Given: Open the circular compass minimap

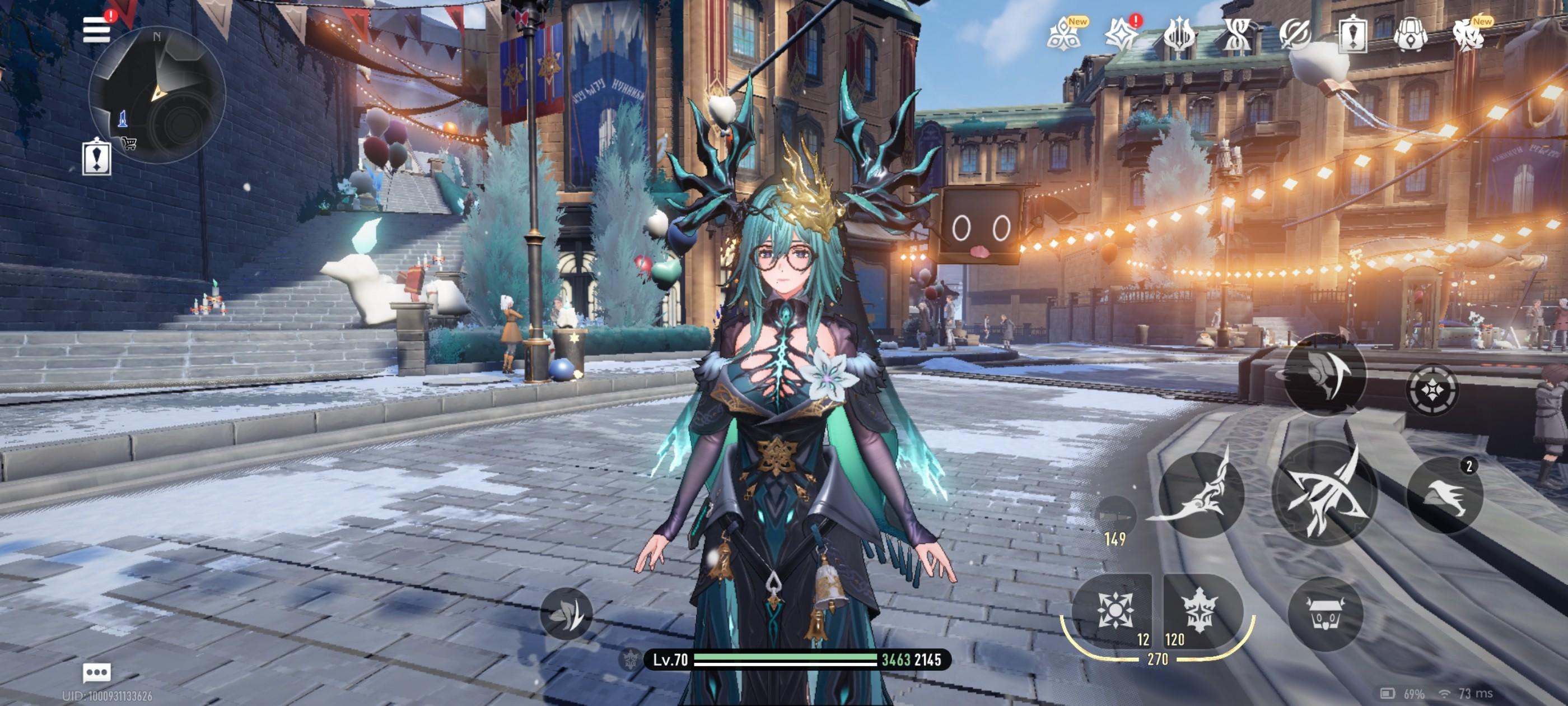Looking at the screenshot, I should (157, 95).
